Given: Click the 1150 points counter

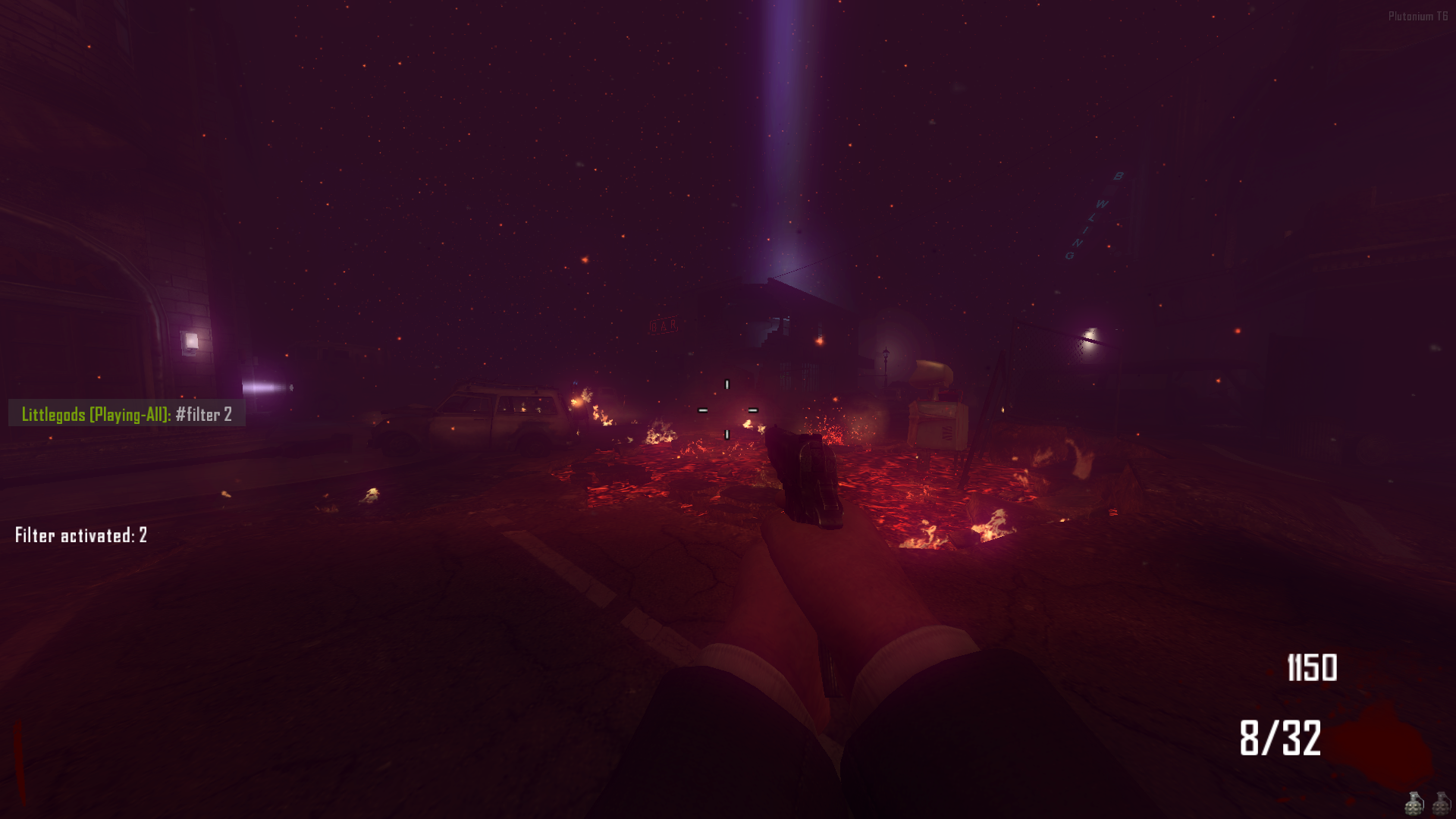Looking at the screenshot, I should click(x=1314, y=669).
